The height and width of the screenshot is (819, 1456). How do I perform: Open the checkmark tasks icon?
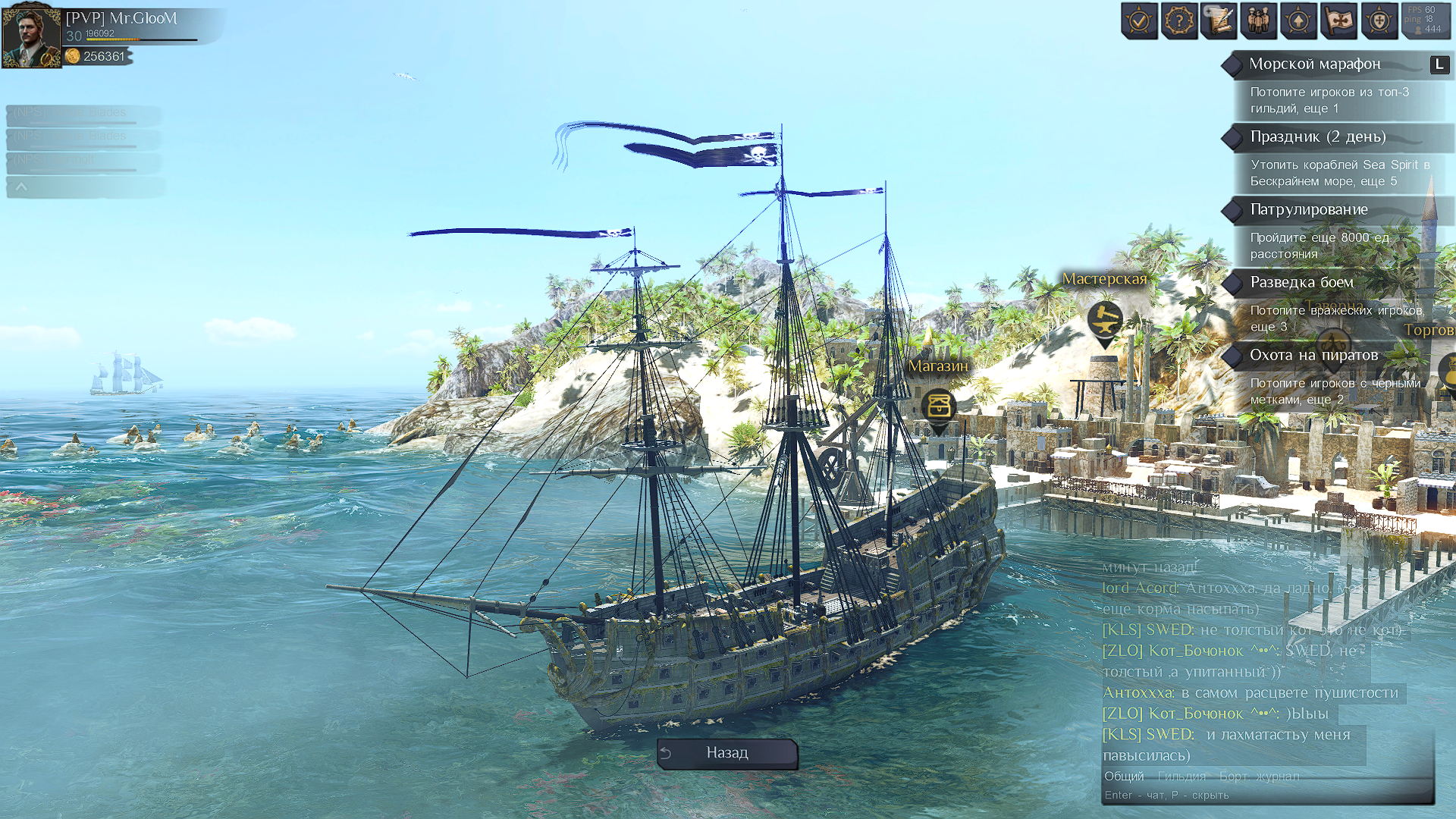(1139, 21)
